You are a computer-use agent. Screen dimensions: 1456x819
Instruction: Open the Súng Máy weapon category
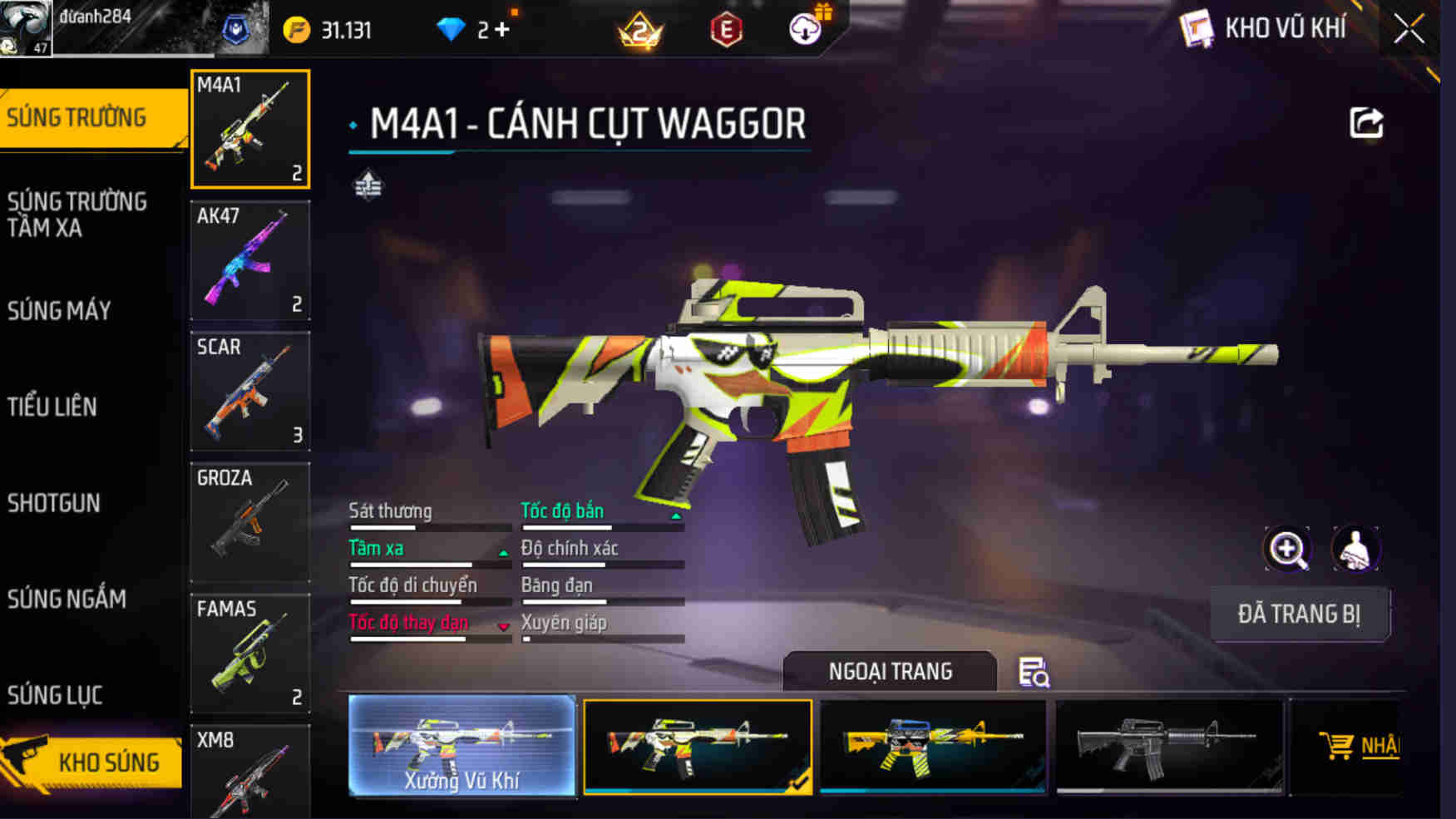(59, 311)
